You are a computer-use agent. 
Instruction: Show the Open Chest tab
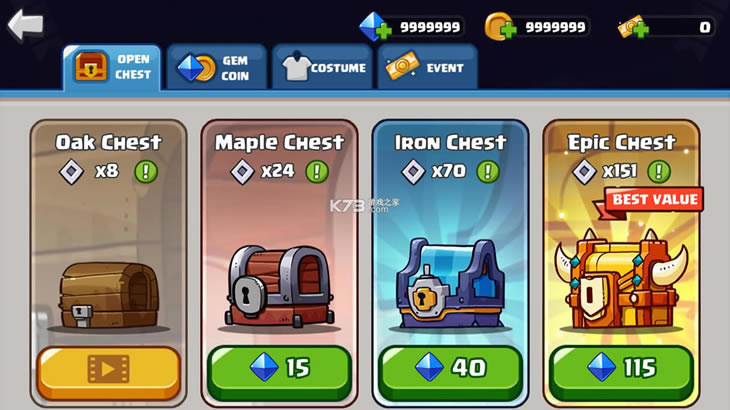pyautogui.click(x=111, y=67)
